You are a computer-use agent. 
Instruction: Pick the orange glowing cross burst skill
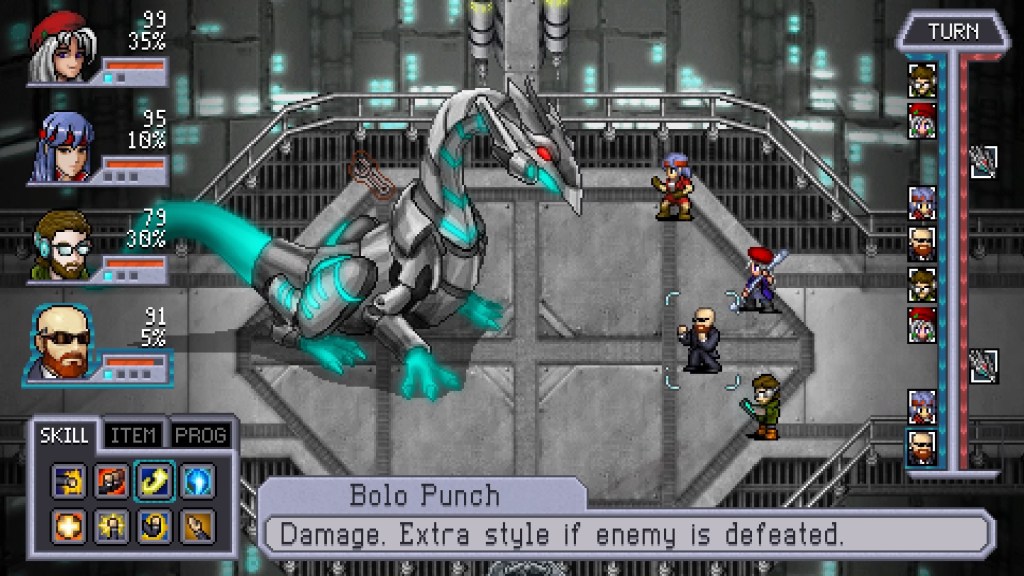70,524
